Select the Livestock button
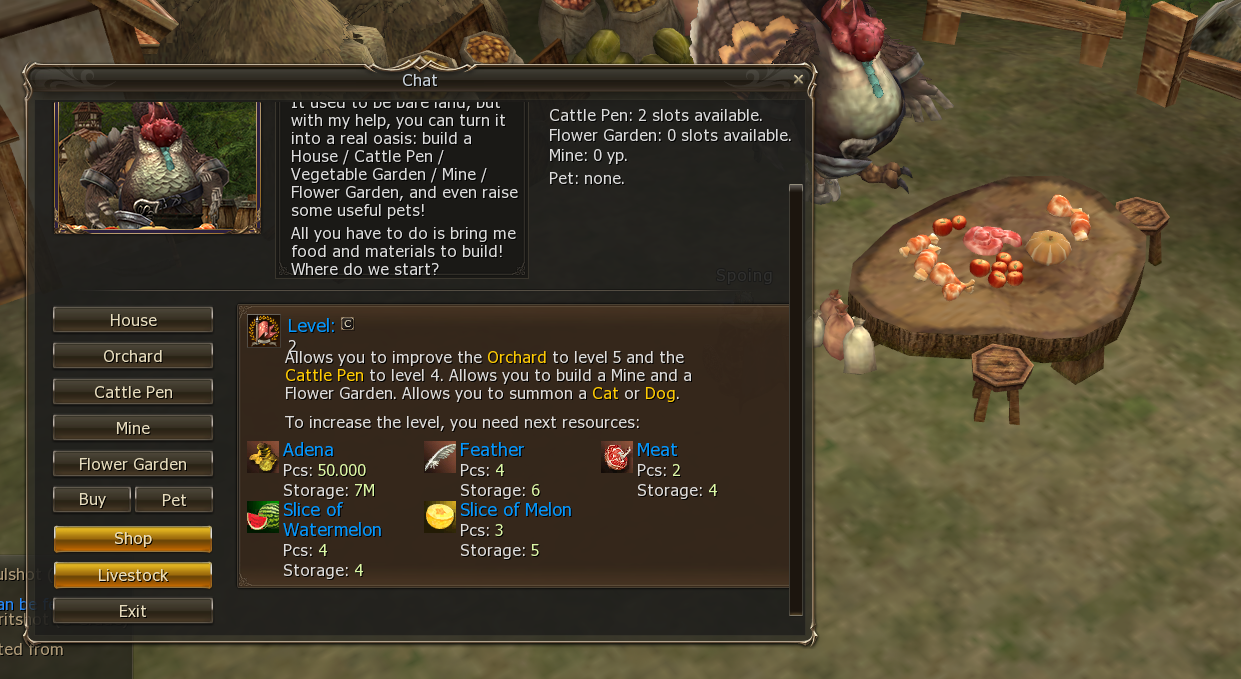The image size is (1241, 679). (x=133, y=575)
